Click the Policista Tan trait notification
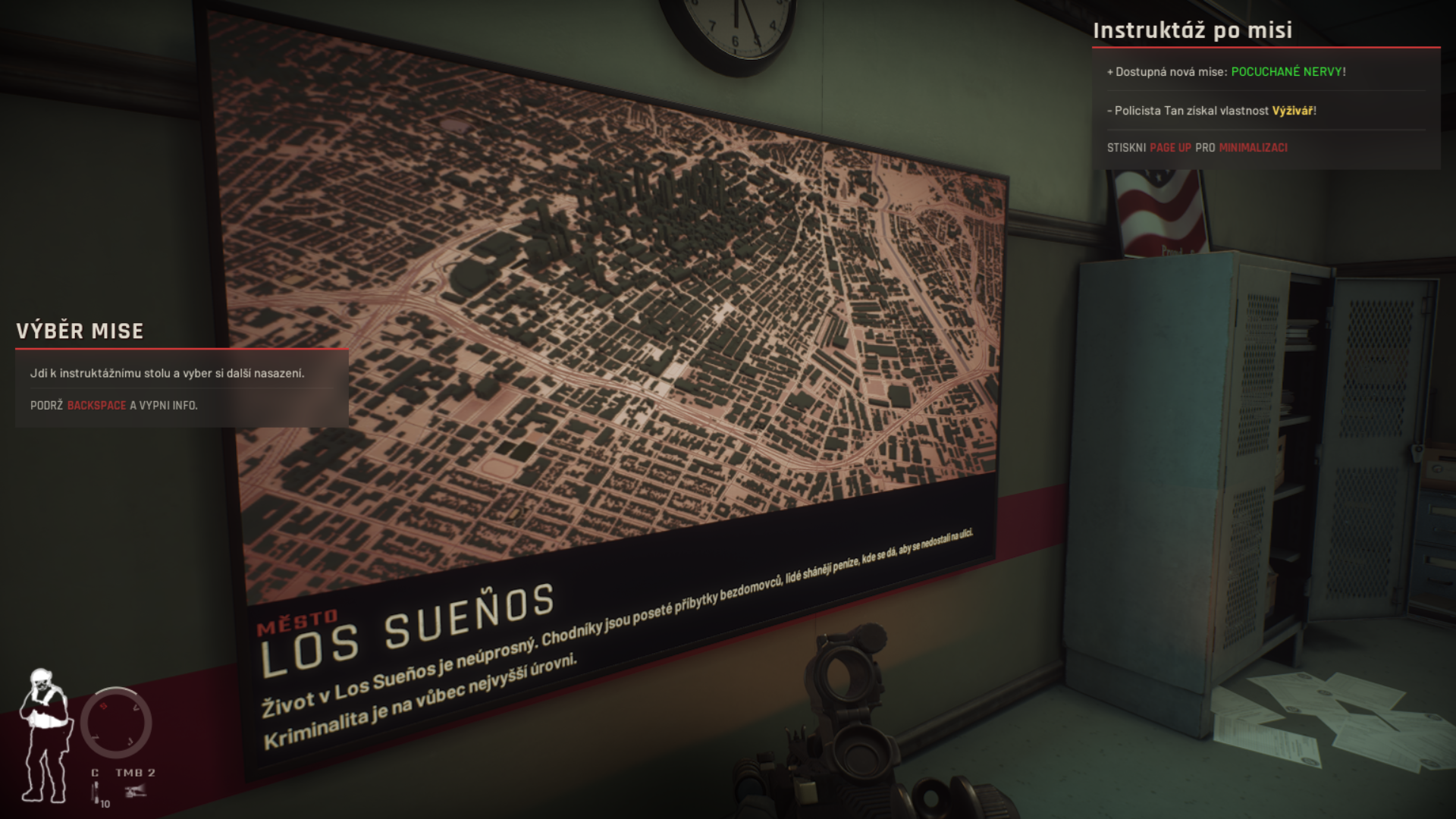The image size is (1456, 819). coord(1211,111)
